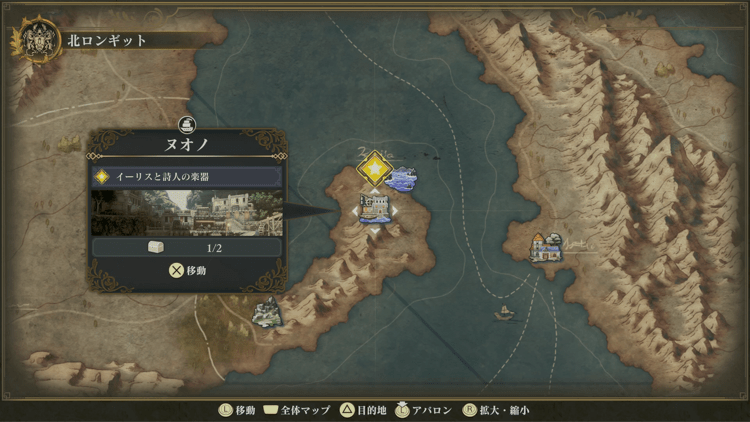View the ヌオノ location preview image
750x422 pixels.
(187, 213)
